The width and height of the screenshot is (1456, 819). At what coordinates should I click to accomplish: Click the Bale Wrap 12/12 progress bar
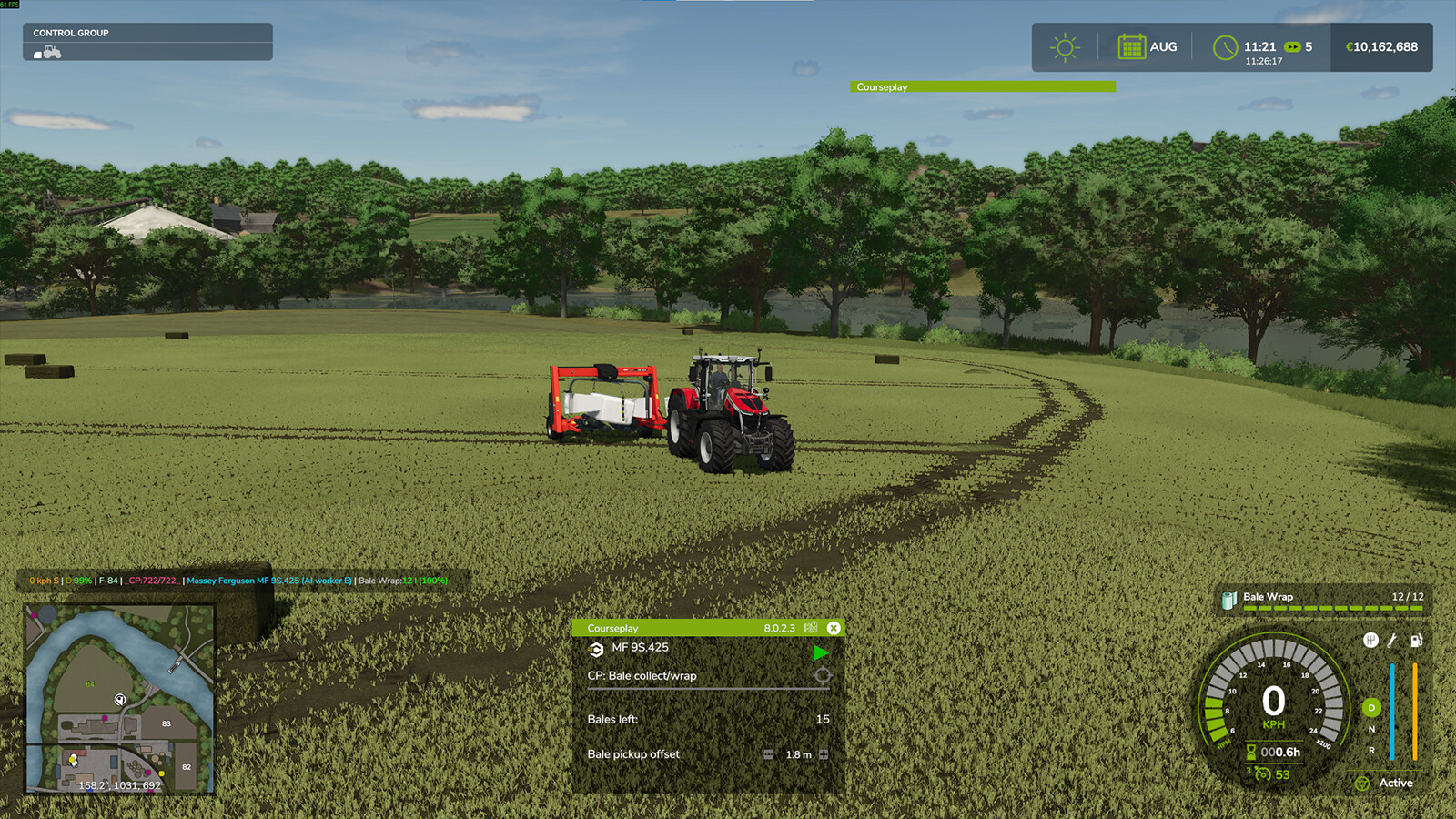coord(1333,608)
